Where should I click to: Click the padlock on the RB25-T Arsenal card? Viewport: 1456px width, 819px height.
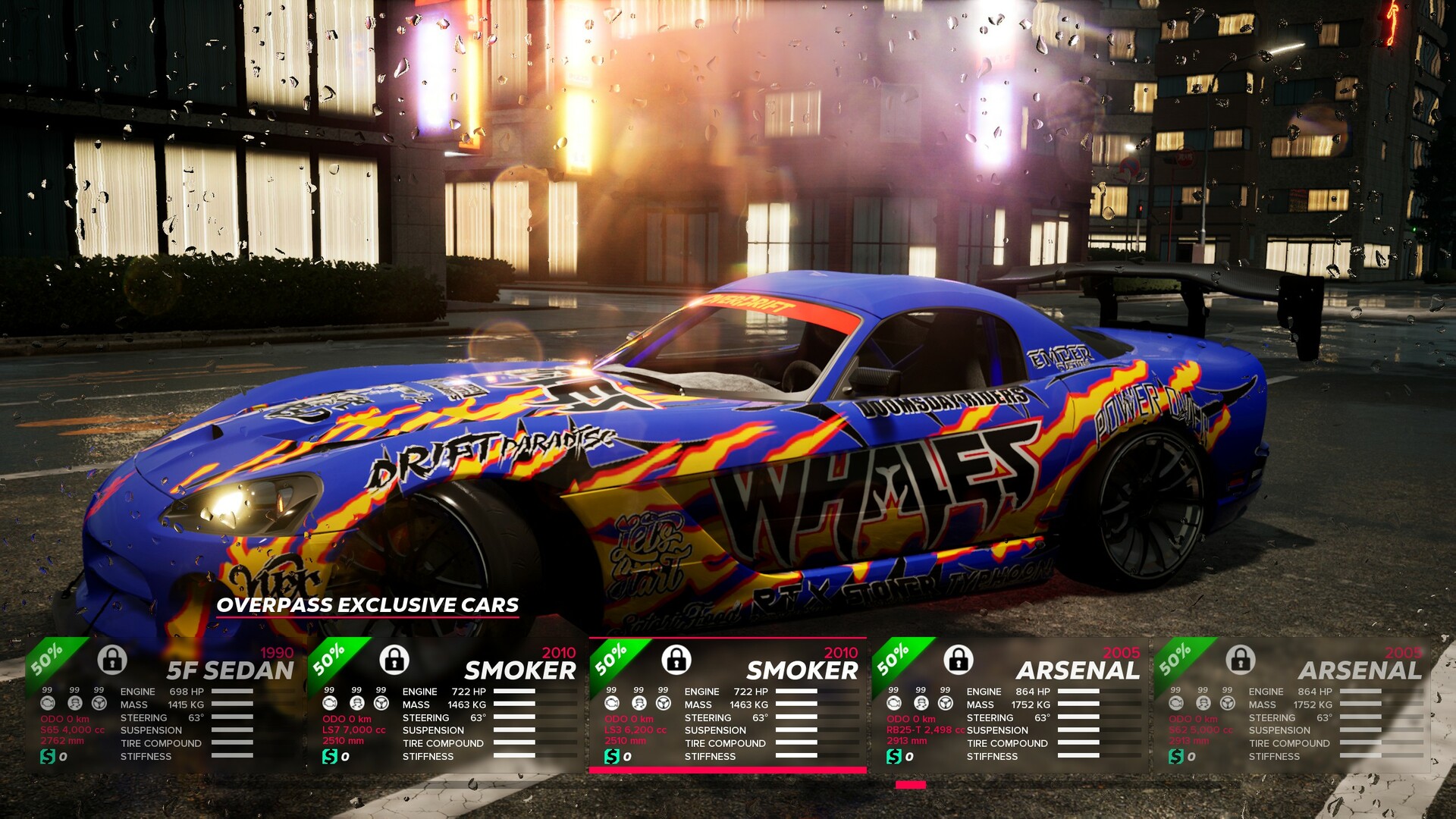point(959,659)
